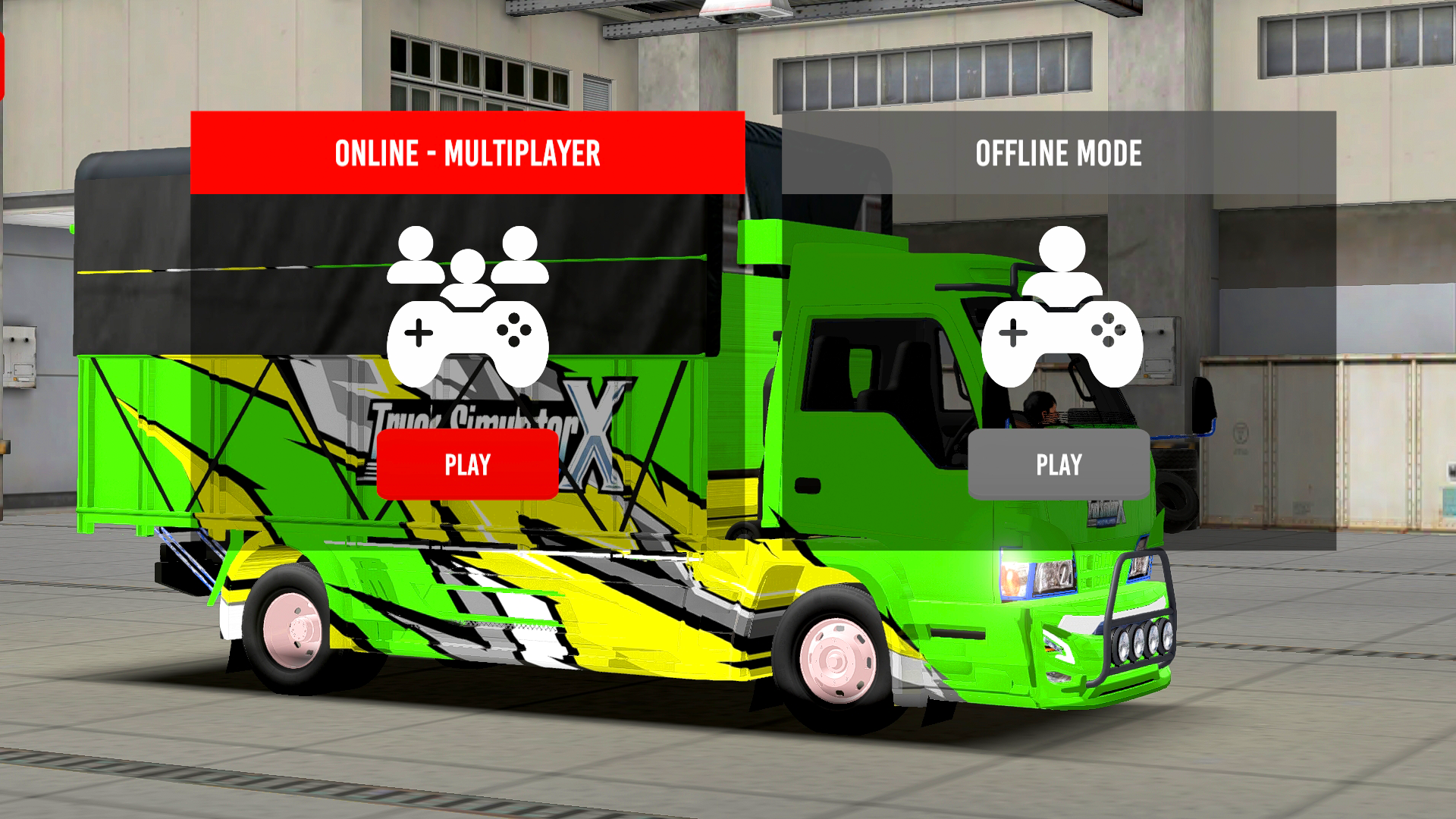
Task: Start the online multiplayer with red Play button
Action: point(467,464)
